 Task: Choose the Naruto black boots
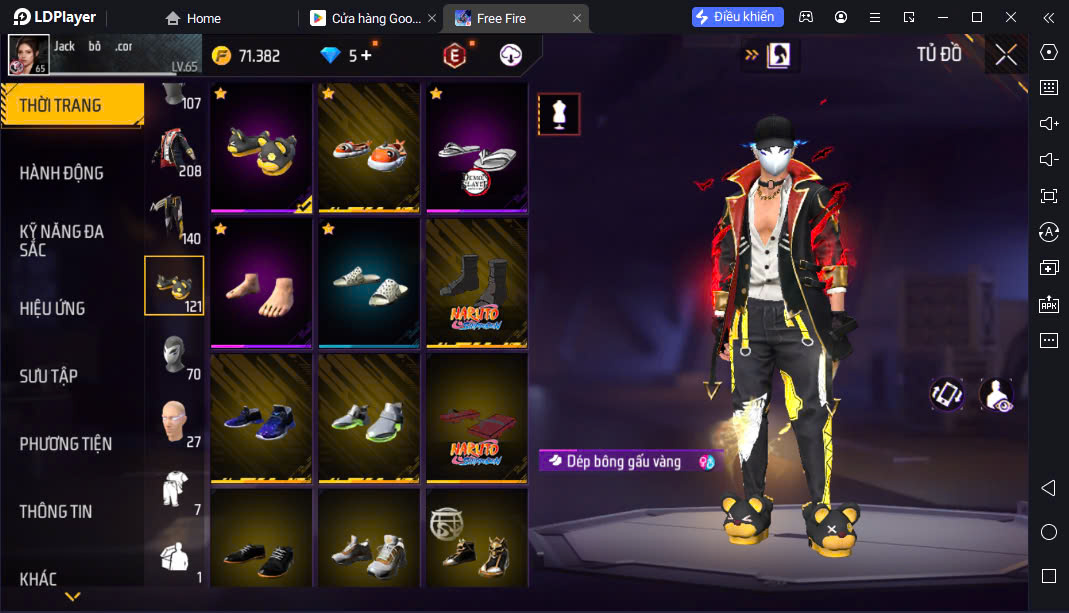point(476,283)
